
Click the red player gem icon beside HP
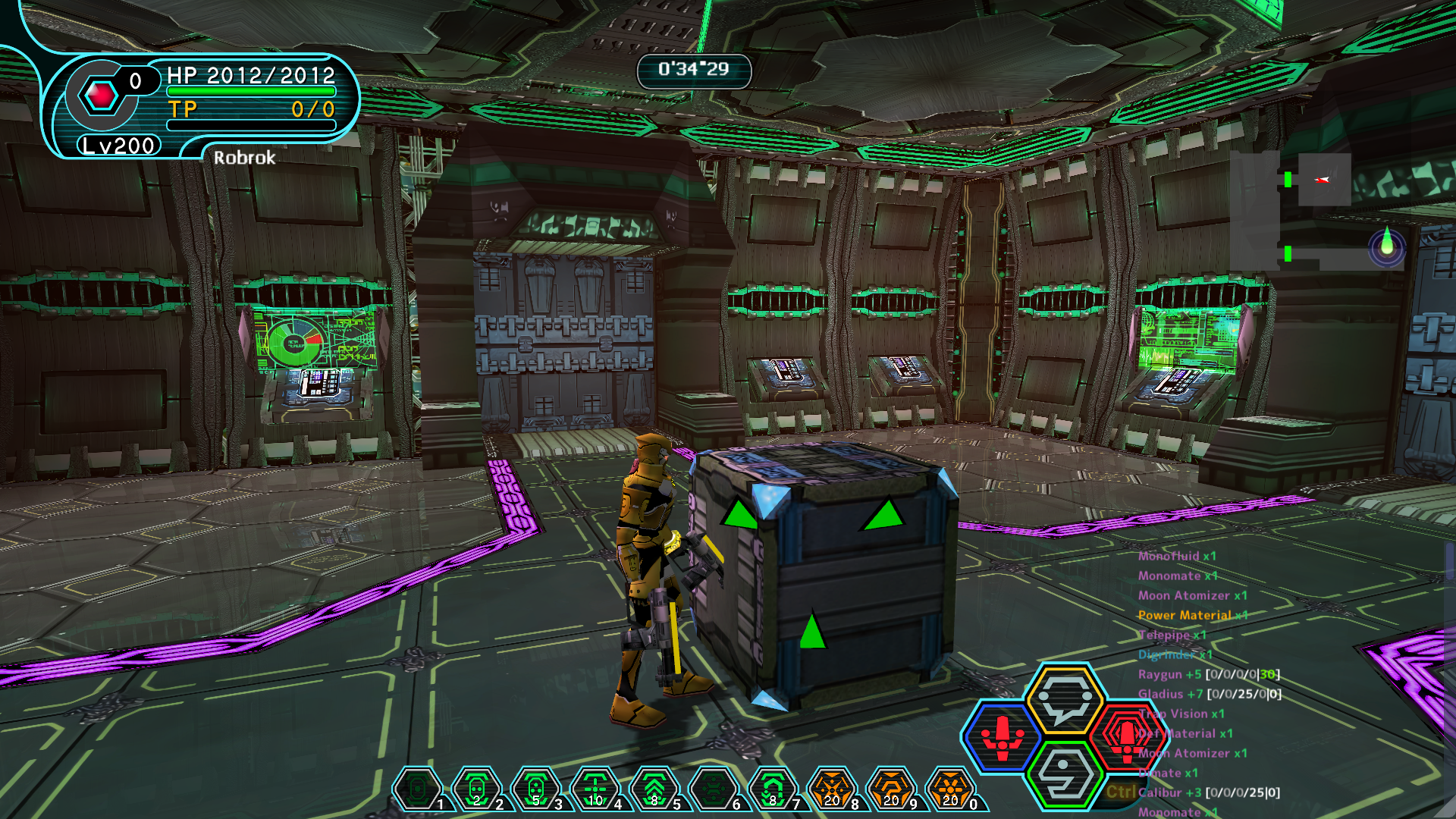tap(102, 96)
